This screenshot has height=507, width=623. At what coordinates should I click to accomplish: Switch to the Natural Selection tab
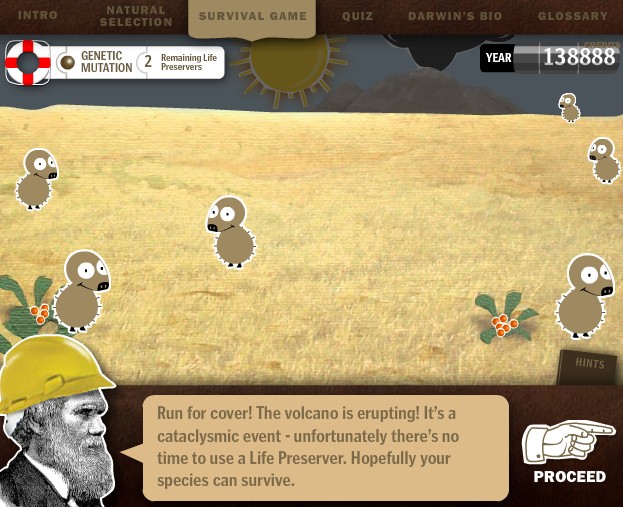(135, 16)
